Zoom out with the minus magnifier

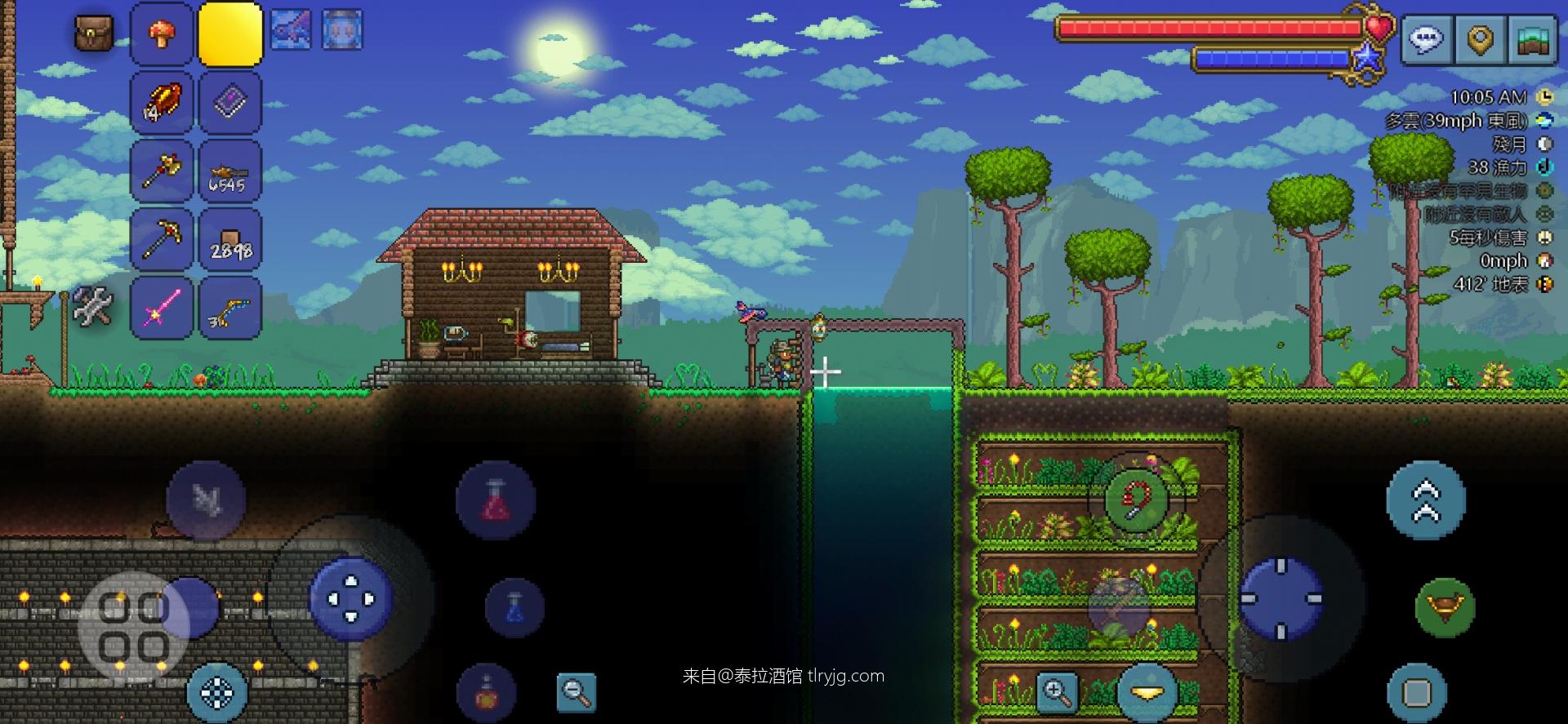[x=576, y=692]
